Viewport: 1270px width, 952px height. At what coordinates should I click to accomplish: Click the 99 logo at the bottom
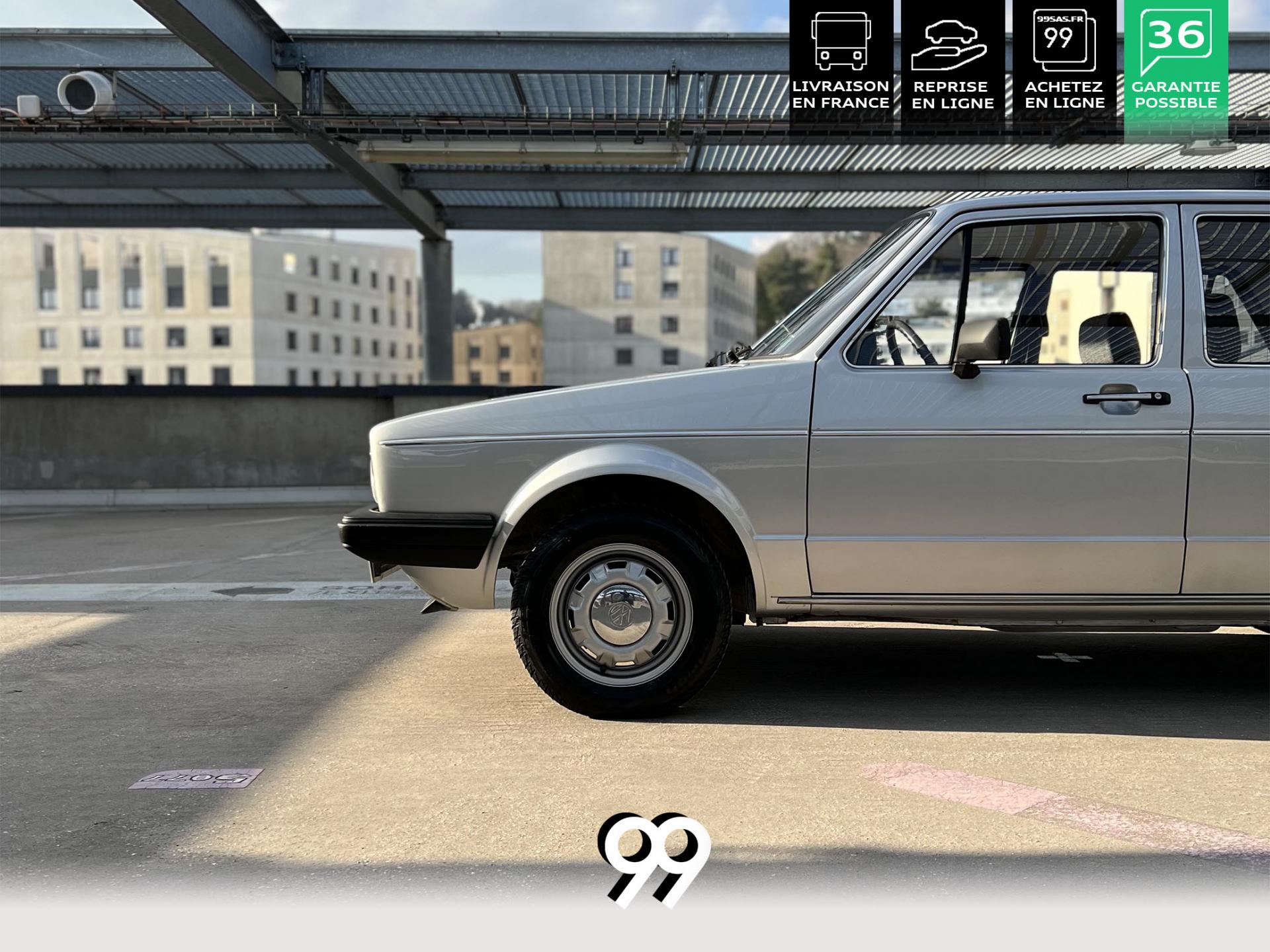654,858
